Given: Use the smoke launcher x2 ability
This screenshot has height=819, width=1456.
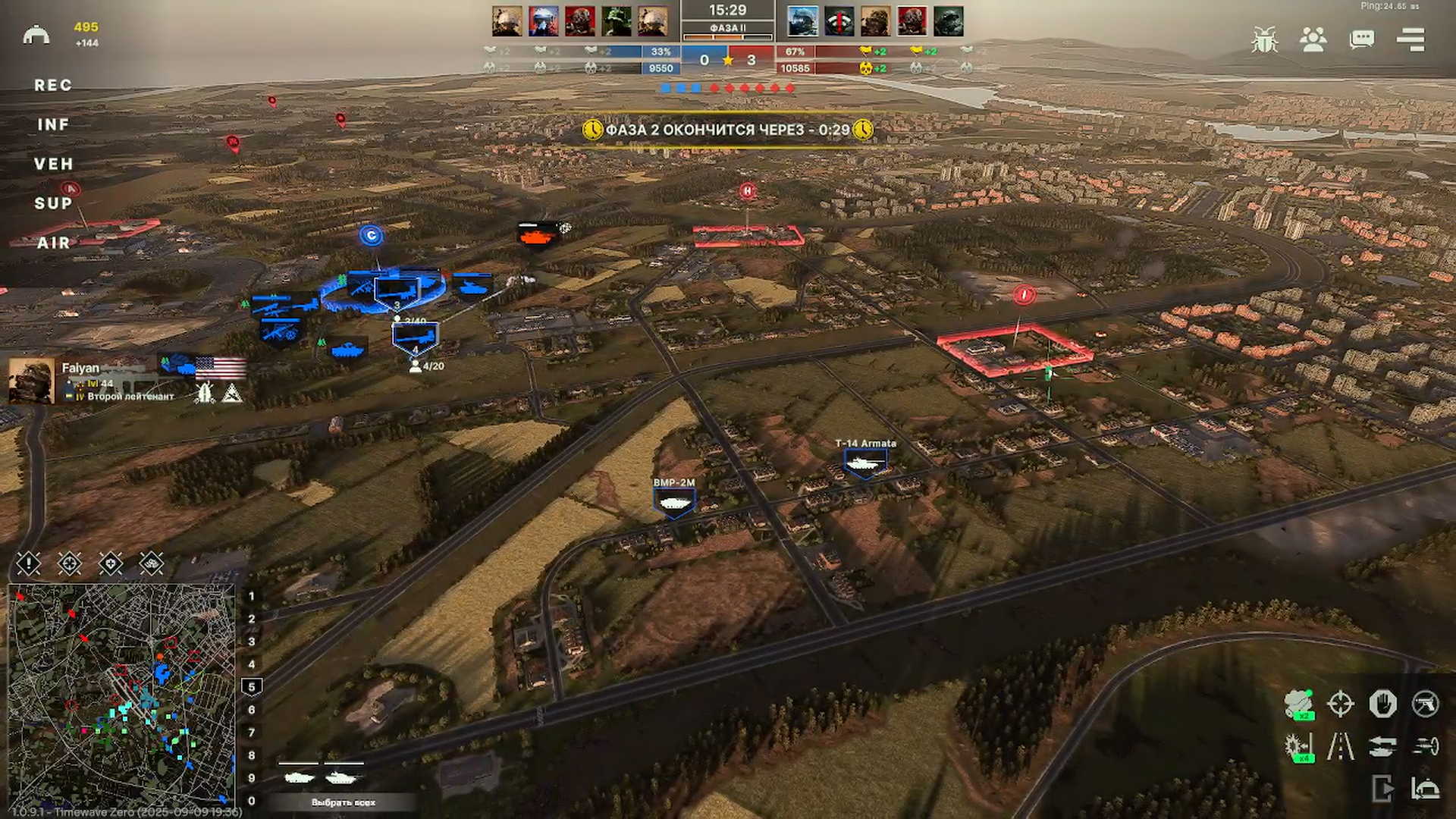Looking at the screenshot, I should click(x=1299, y=704).
